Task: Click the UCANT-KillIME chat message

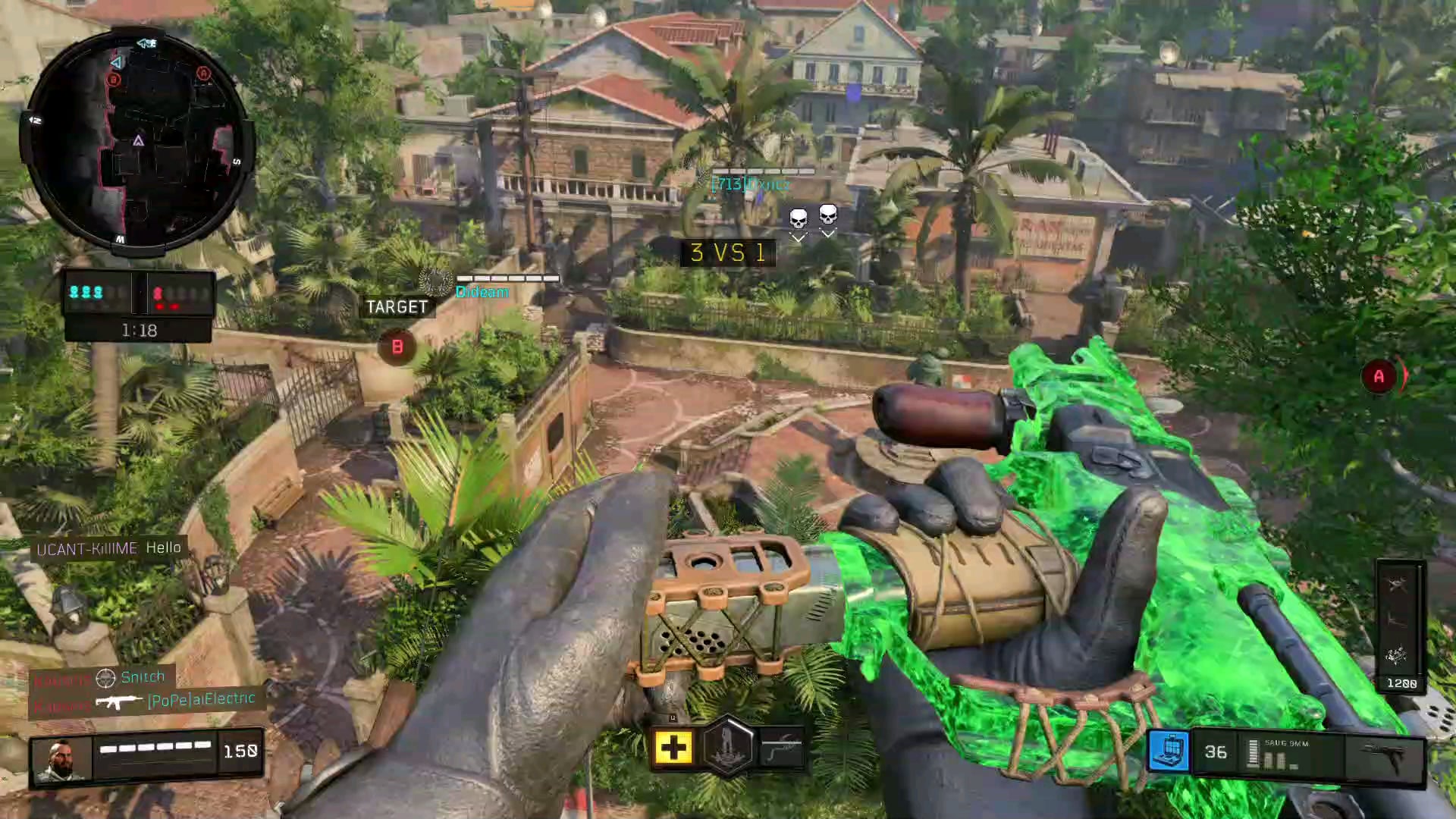Action: point(108,548)
